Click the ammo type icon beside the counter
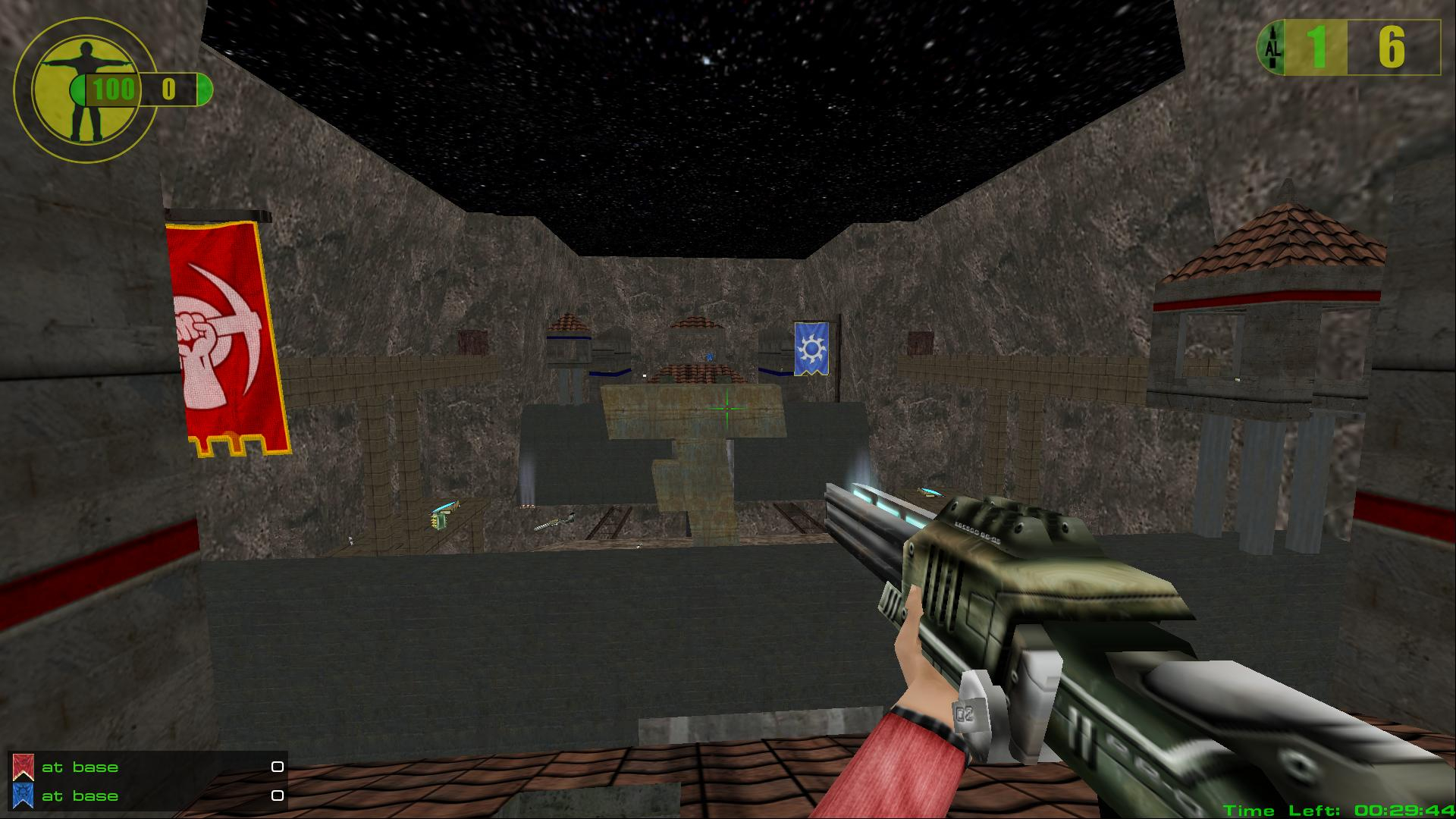The image size is (1456, 819). 1272,48
